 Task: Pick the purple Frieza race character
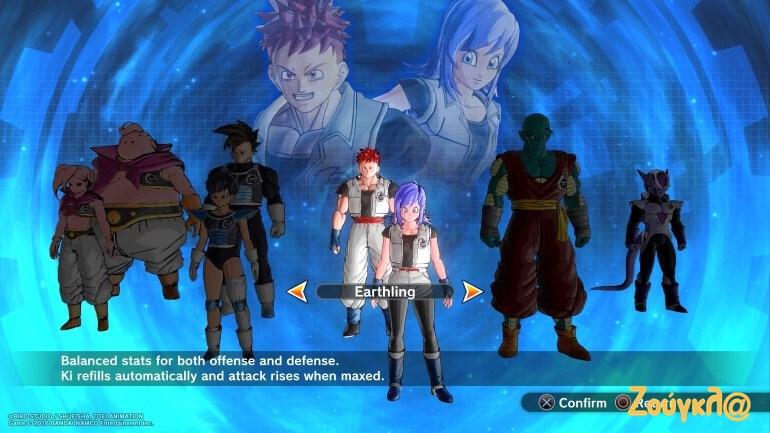[656, 240]
